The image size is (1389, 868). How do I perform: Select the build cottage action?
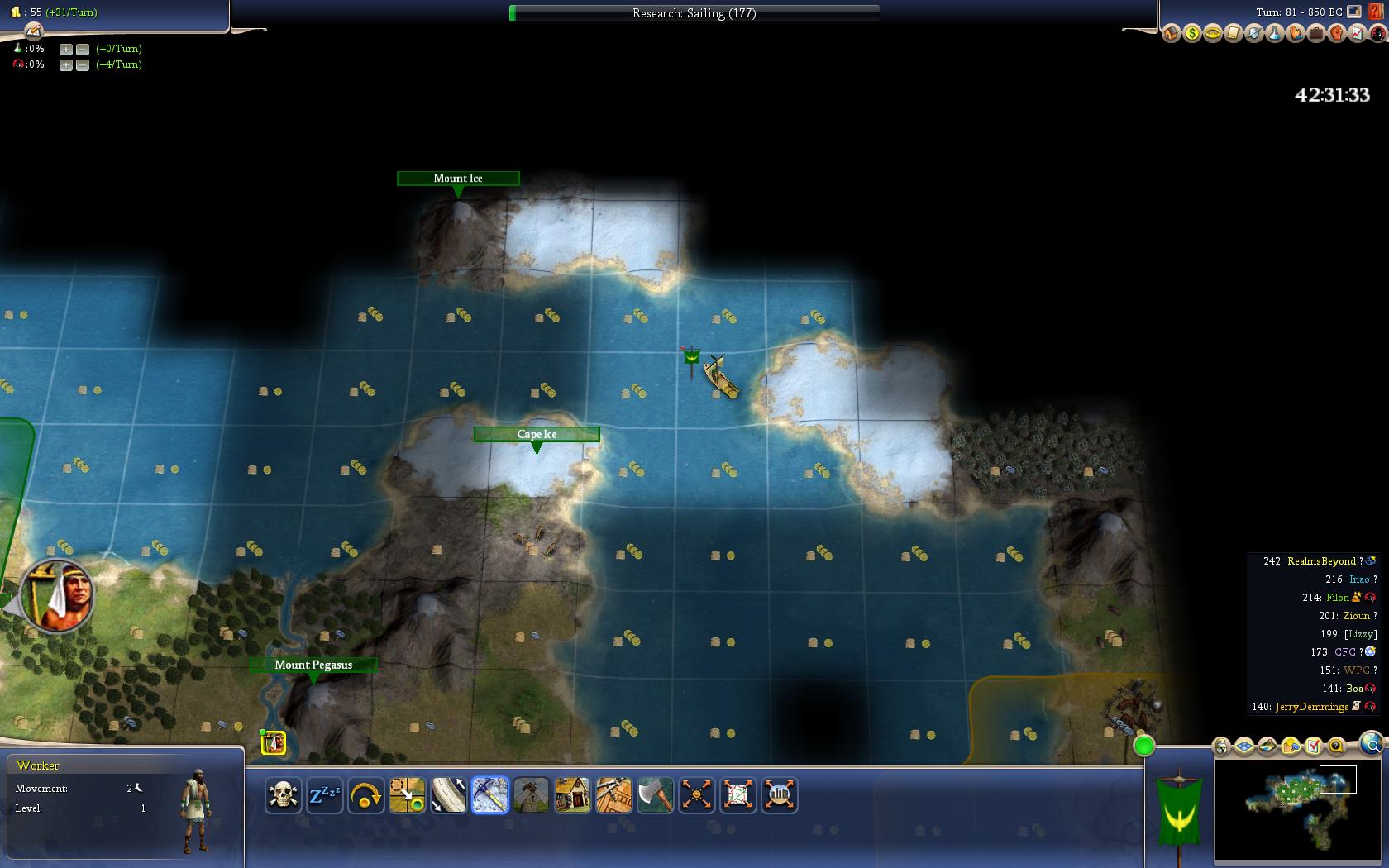click(x=572, y=795)
